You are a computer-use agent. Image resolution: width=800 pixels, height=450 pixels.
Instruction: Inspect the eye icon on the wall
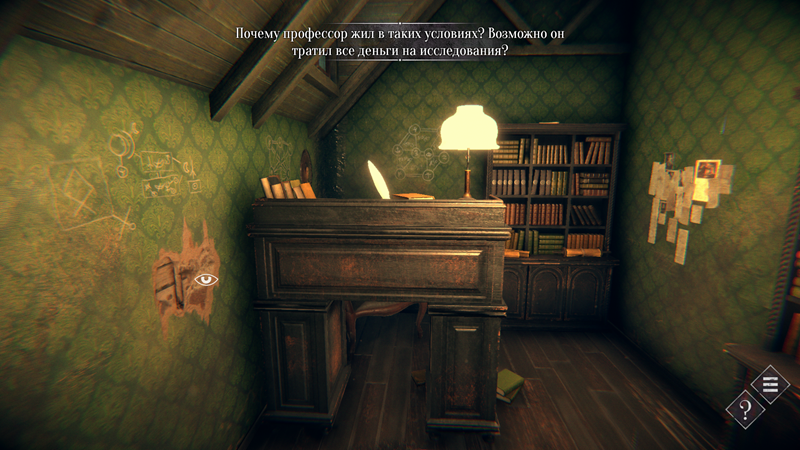click(x=206, y=279)
